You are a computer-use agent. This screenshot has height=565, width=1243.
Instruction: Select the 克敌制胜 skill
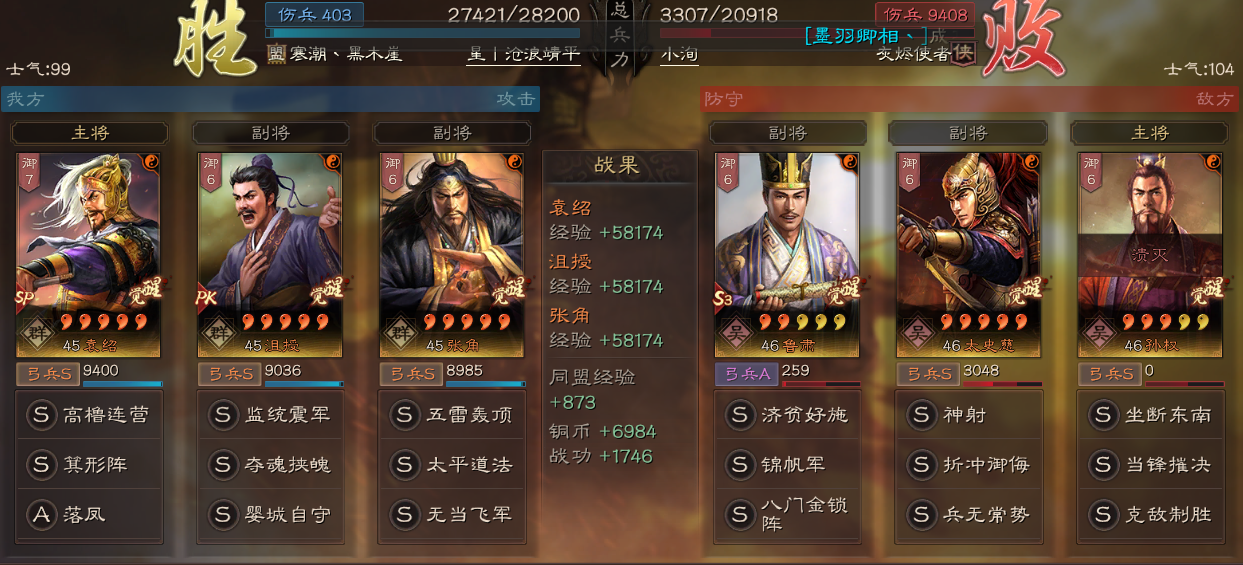1150,514
